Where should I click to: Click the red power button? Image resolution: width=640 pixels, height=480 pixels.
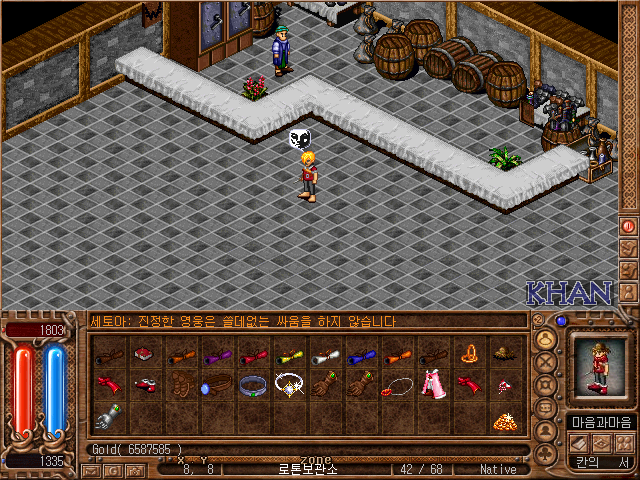click(x=628, y=226)
